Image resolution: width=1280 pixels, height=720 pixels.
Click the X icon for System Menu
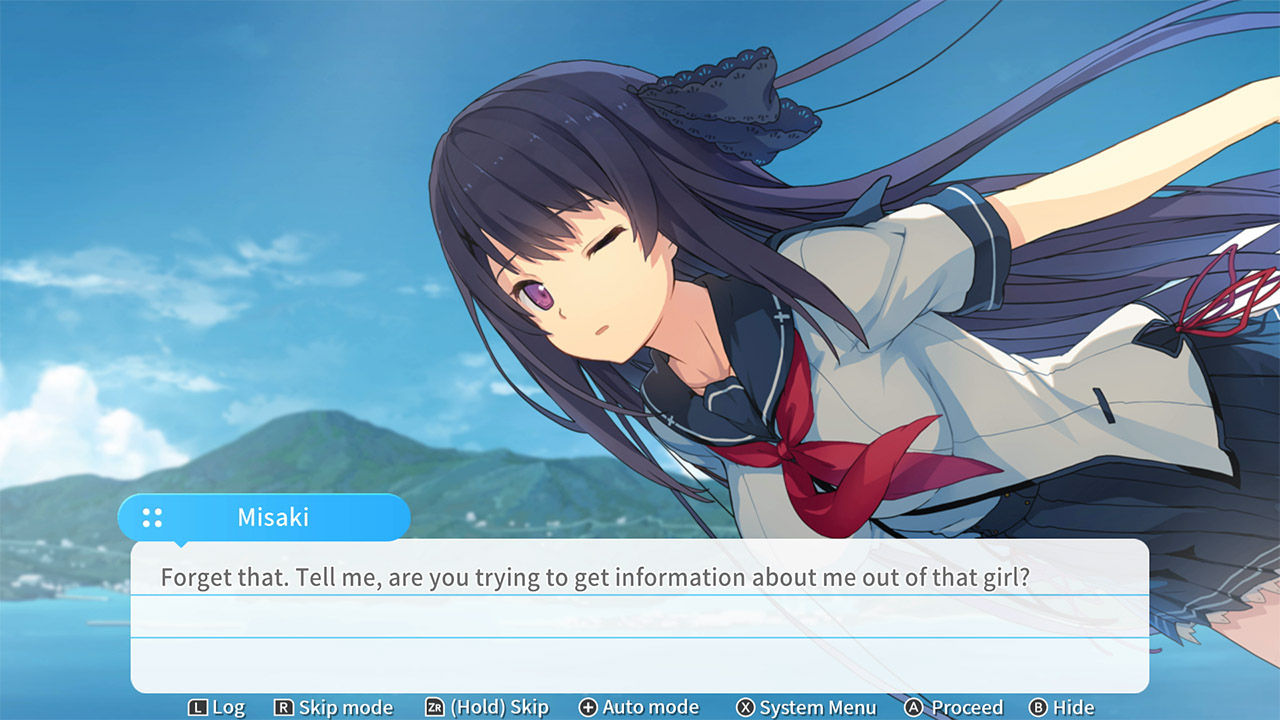pos(746,707)
